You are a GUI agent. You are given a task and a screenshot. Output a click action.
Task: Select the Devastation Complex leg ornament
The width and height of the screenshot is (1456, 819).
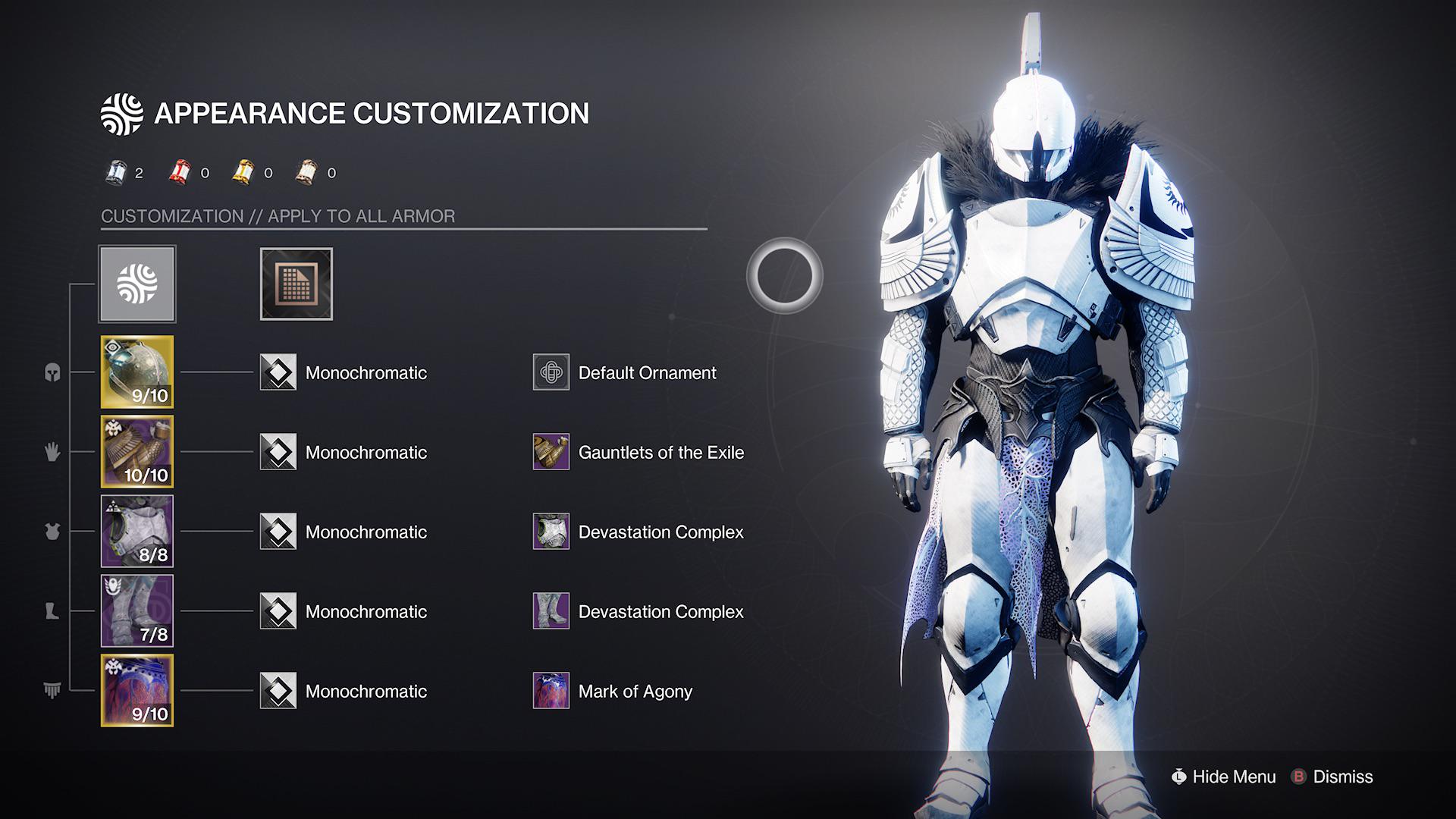pos(551,611)
